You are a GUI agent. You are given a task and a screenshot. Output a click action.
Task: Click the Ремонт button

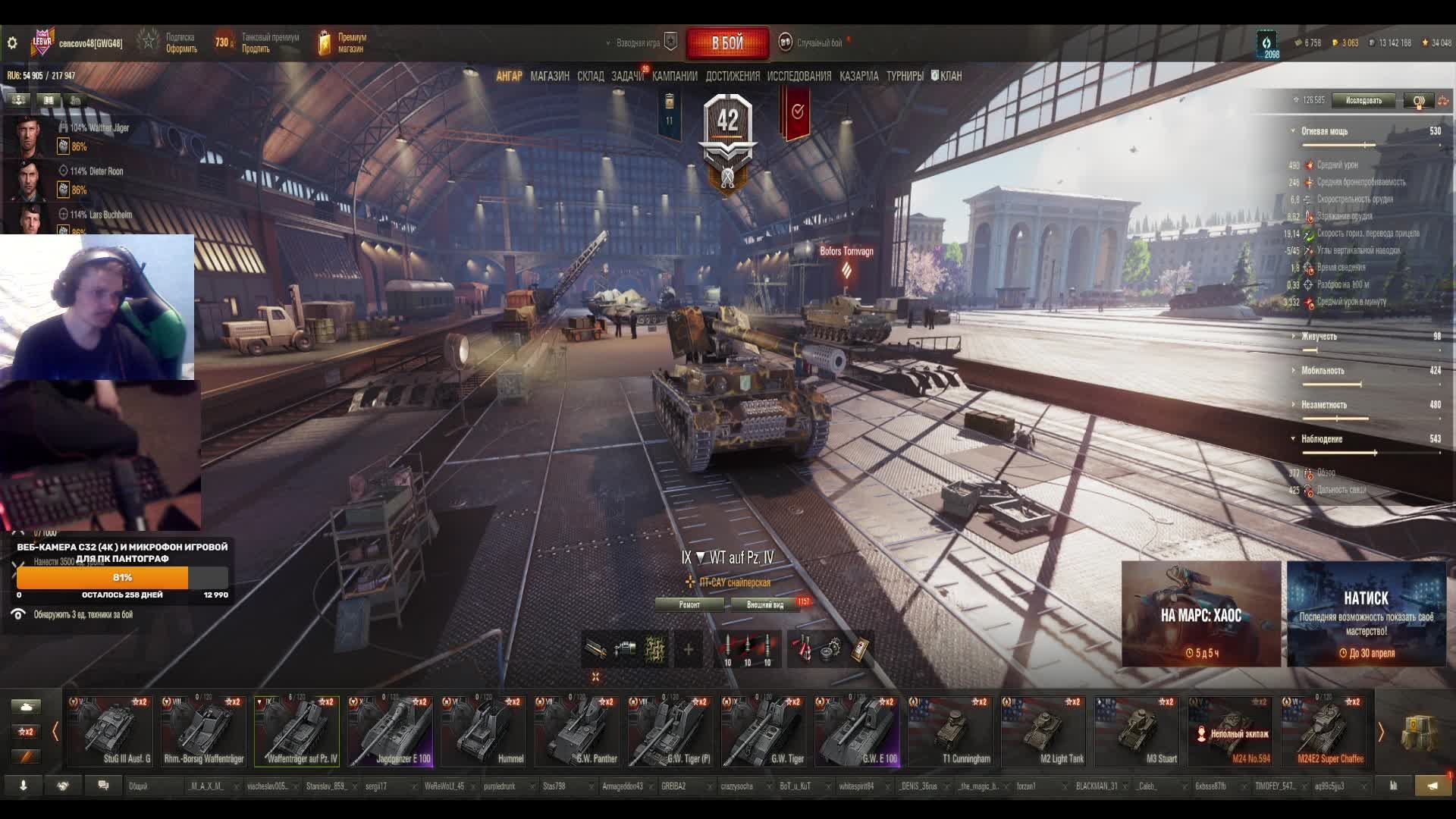(689, 604)
